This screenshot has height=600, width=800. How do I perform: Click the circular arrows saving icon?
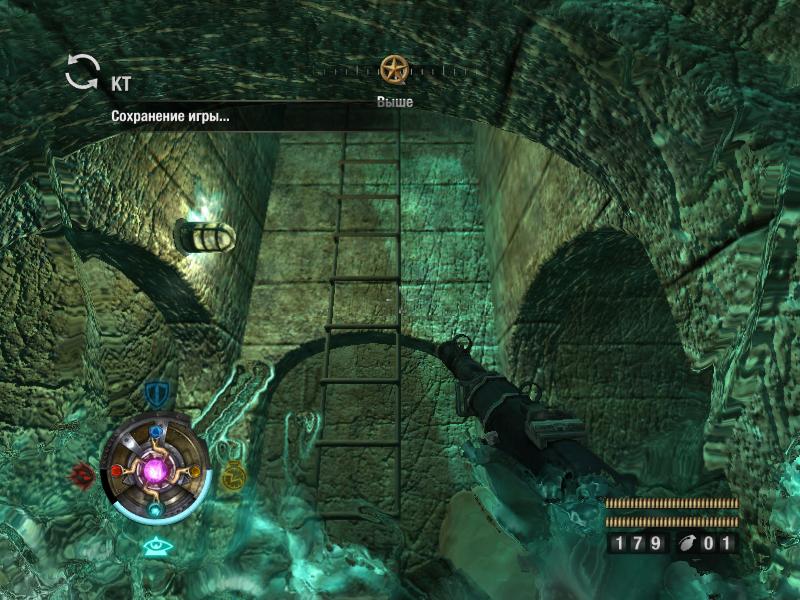pyautogui.click(x=83, y=71)
